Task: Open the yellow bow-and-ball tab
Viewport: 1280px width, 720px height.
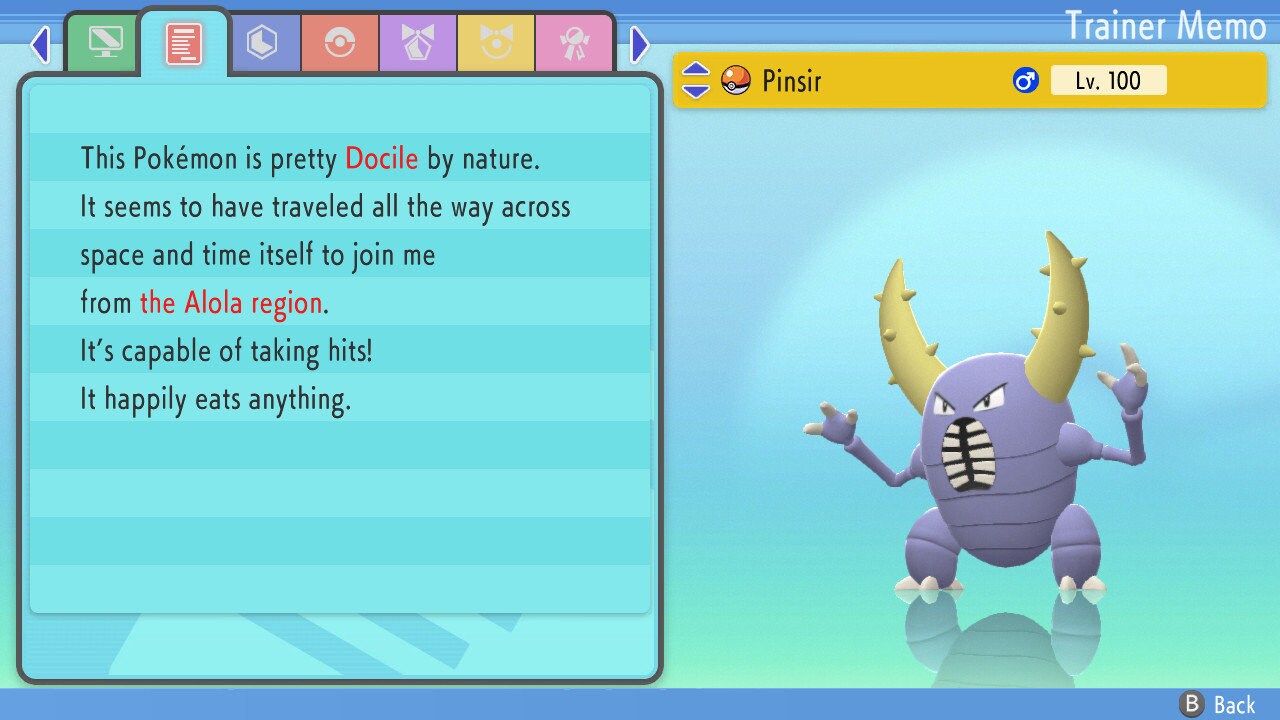Action: point(496,43)
